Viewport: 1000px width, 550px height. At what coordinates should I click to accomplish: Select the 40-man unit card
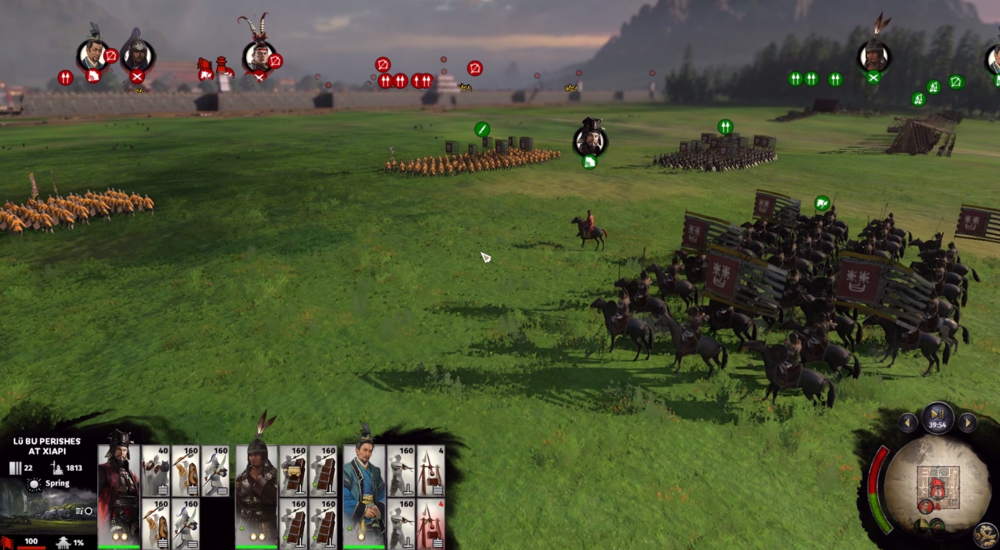[x=155, y=470]
